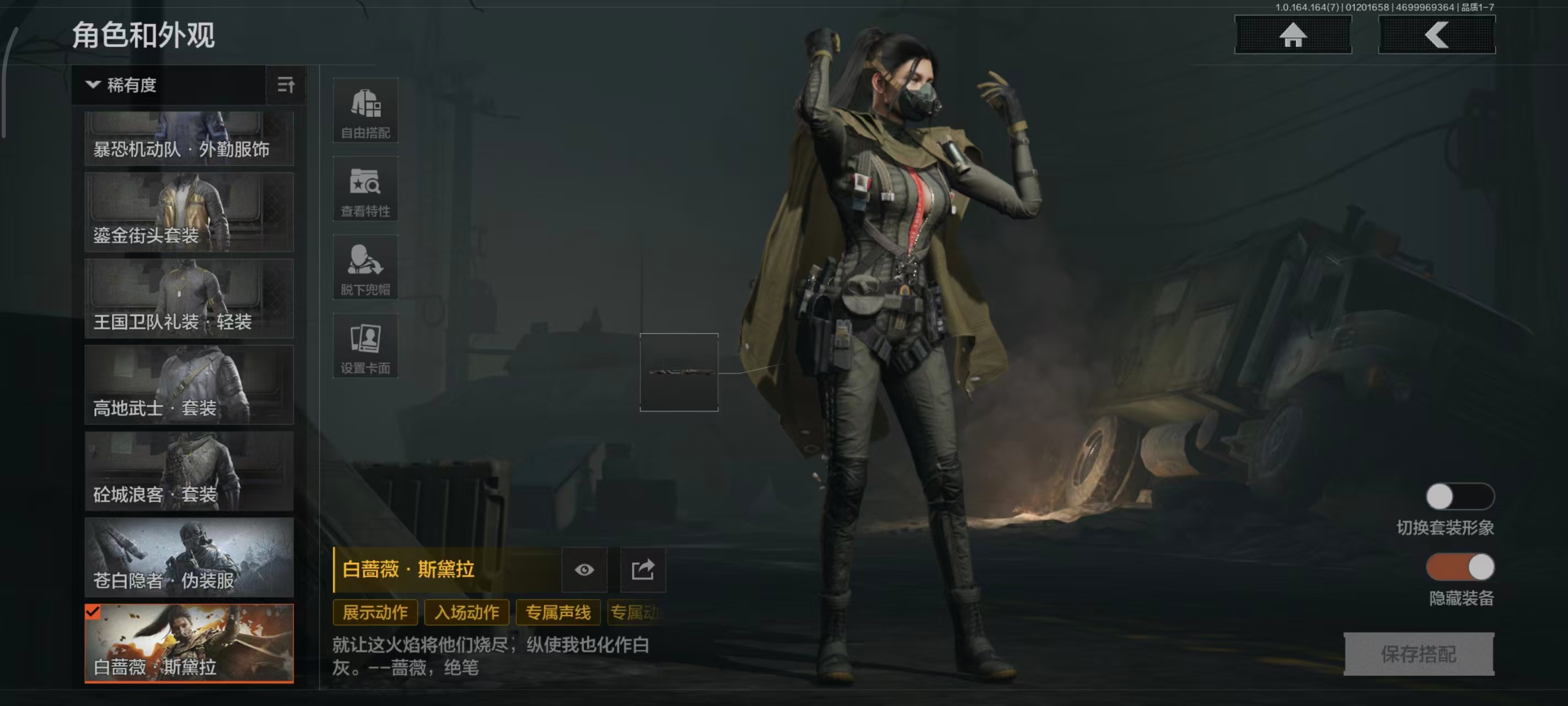The image size is (1568, 706).
Task: Select the 白蔷薇·斯黛拉 outfit
Action: [x=189, y=643]
